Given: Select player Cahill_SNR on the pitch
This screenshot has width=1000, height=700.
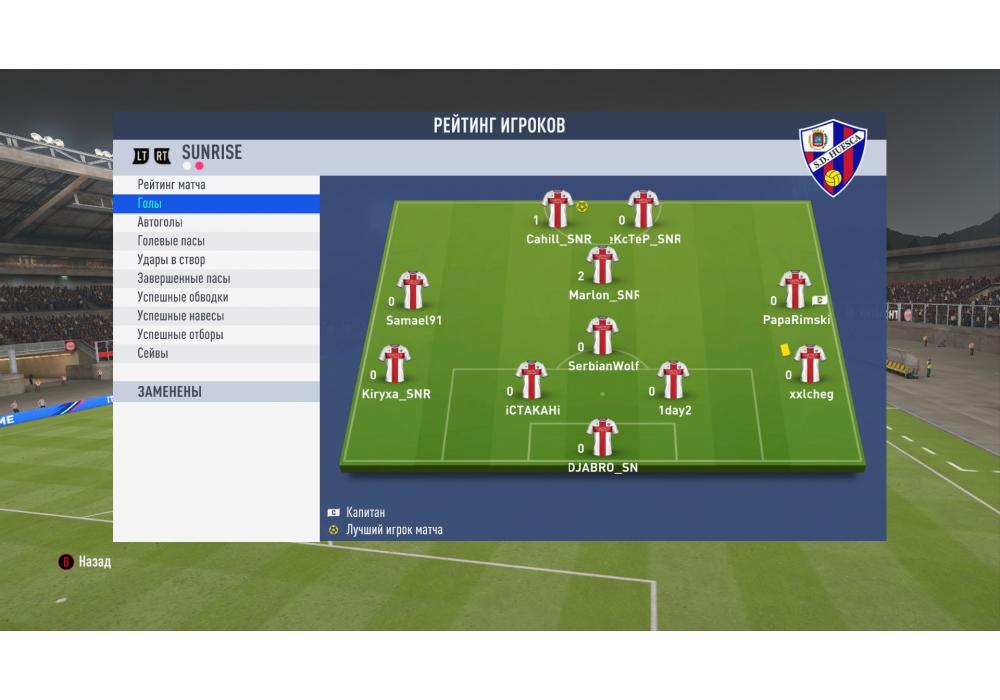Looking at the screenshot, I should tap(557, 210).
